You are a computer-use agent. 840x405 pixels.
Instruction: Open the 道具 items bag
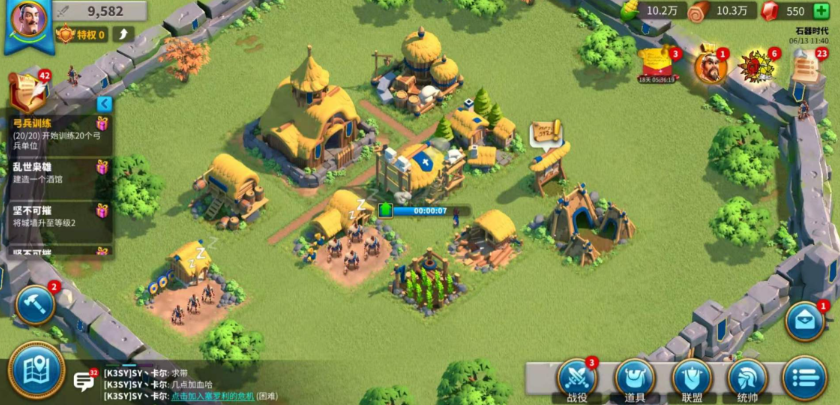point(634,378)
